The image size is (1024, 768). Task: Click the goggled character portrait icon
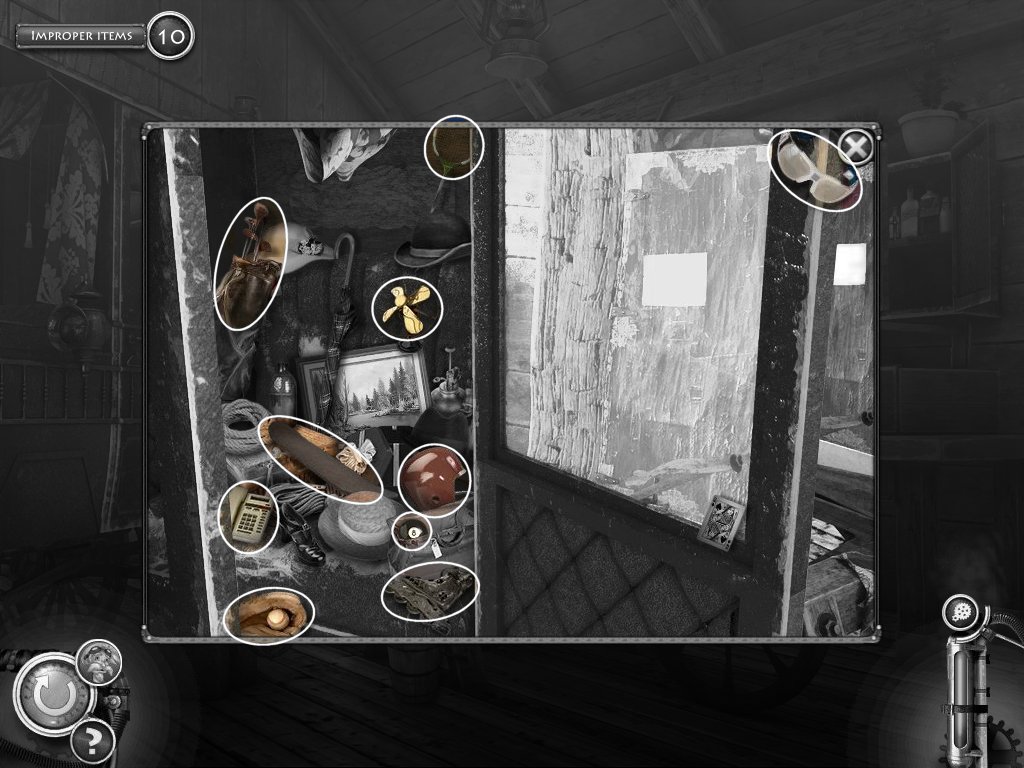click(x=99, y=662)
